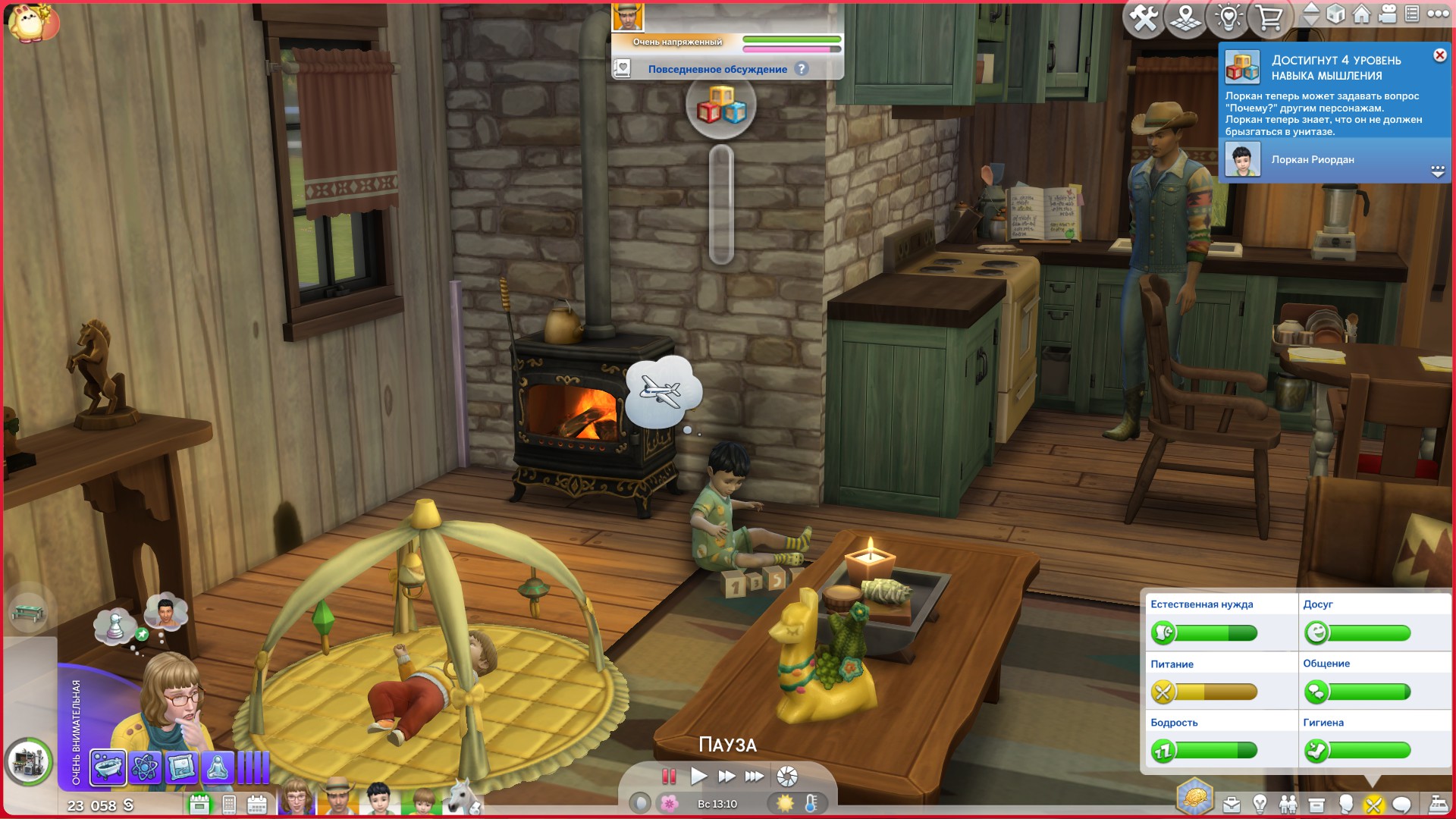Open the phone icon

pos(229,805)
